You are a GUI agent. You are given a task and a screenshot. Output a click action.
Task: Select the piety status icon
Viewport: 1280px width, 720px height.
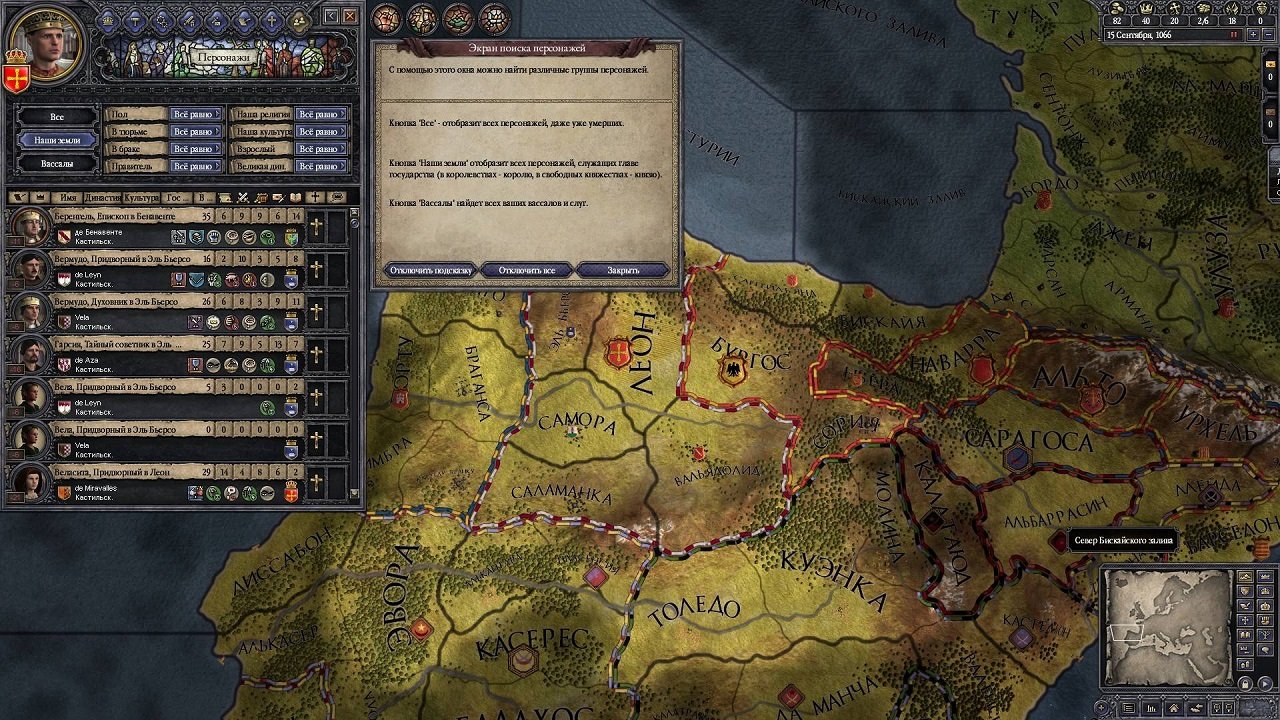click(1175, 9)
